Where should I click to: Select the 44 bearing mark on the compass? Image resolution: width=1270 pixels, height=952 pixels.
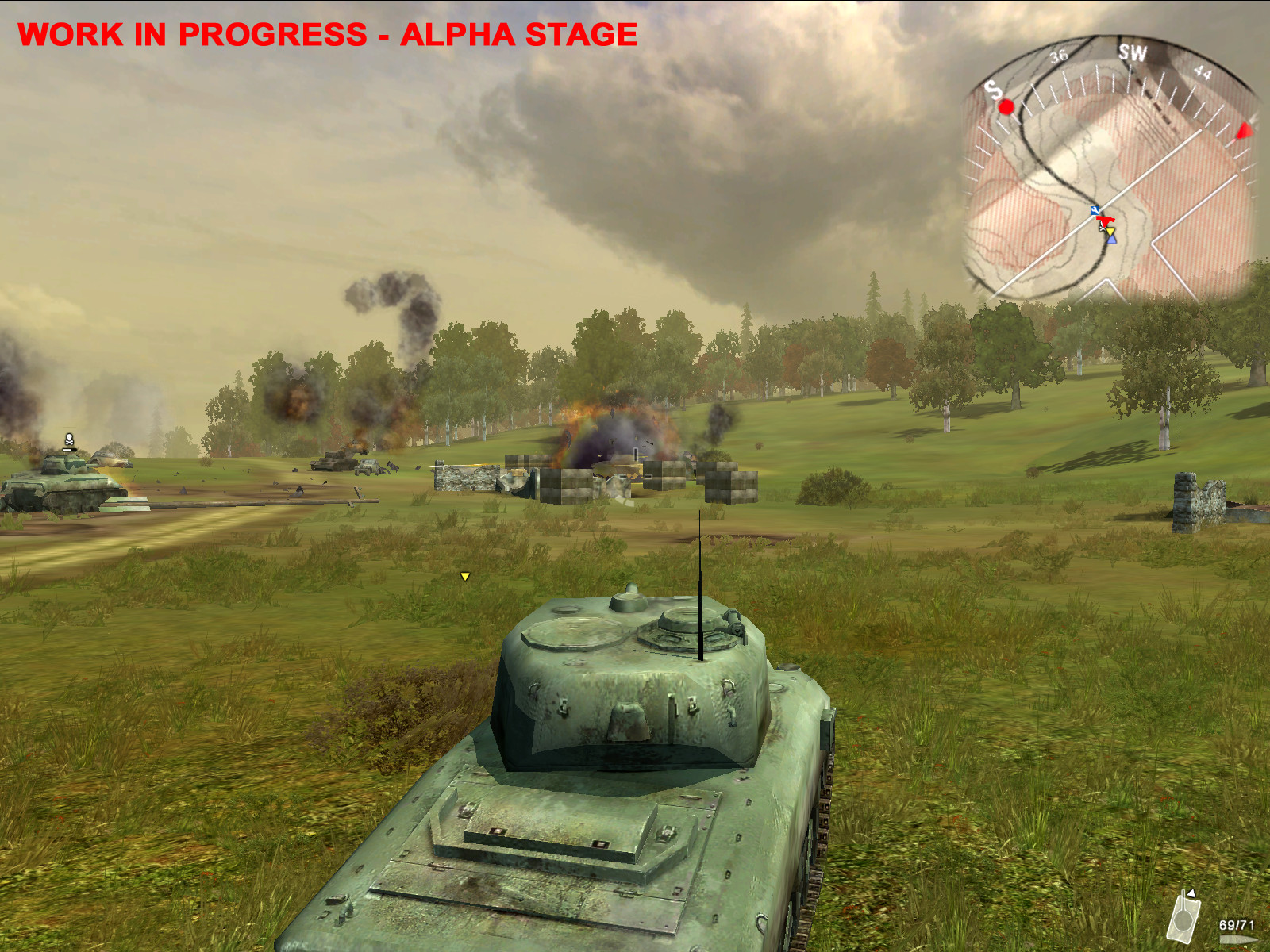coord(1203,72)
